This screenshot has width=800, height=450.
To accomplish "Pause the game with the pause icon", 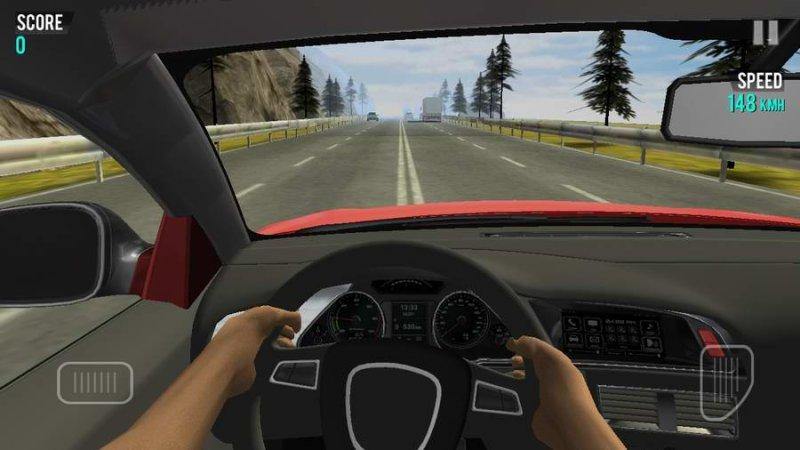I will [x=765, y=32].
